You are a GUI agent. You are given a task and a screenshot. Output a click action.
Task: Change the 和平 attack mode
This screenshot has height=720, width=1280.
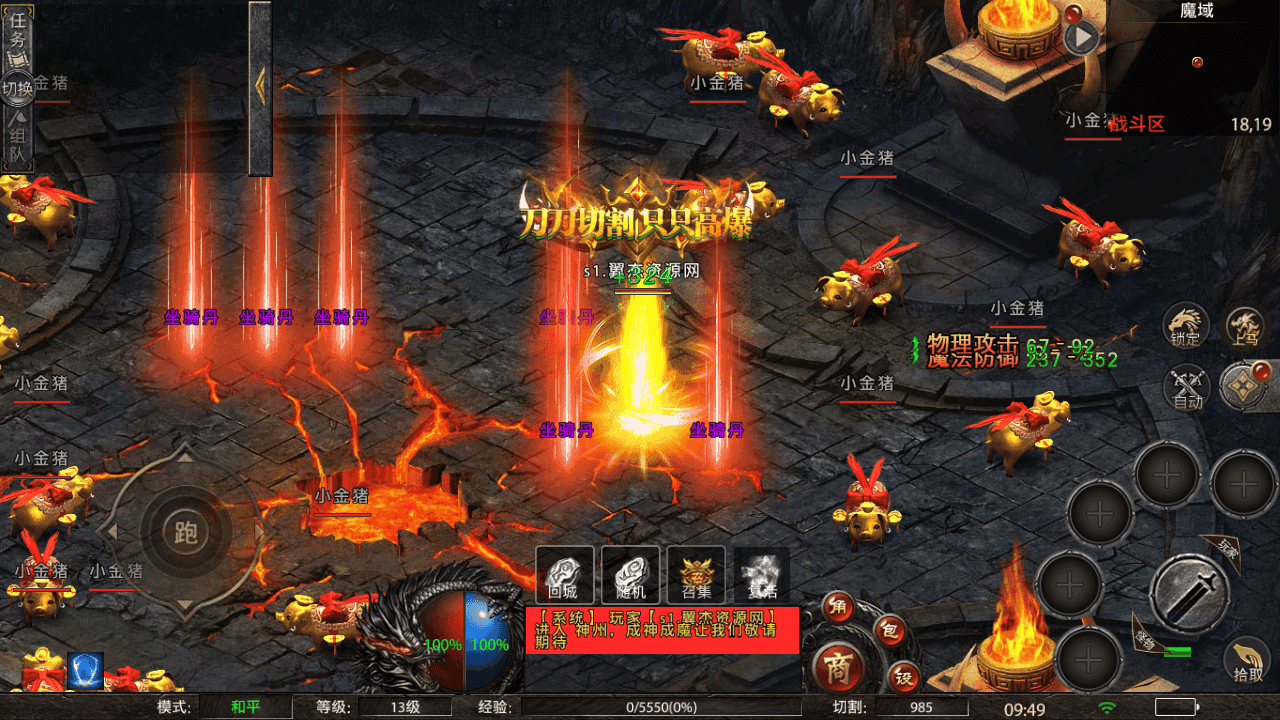[x=245, y=708]
